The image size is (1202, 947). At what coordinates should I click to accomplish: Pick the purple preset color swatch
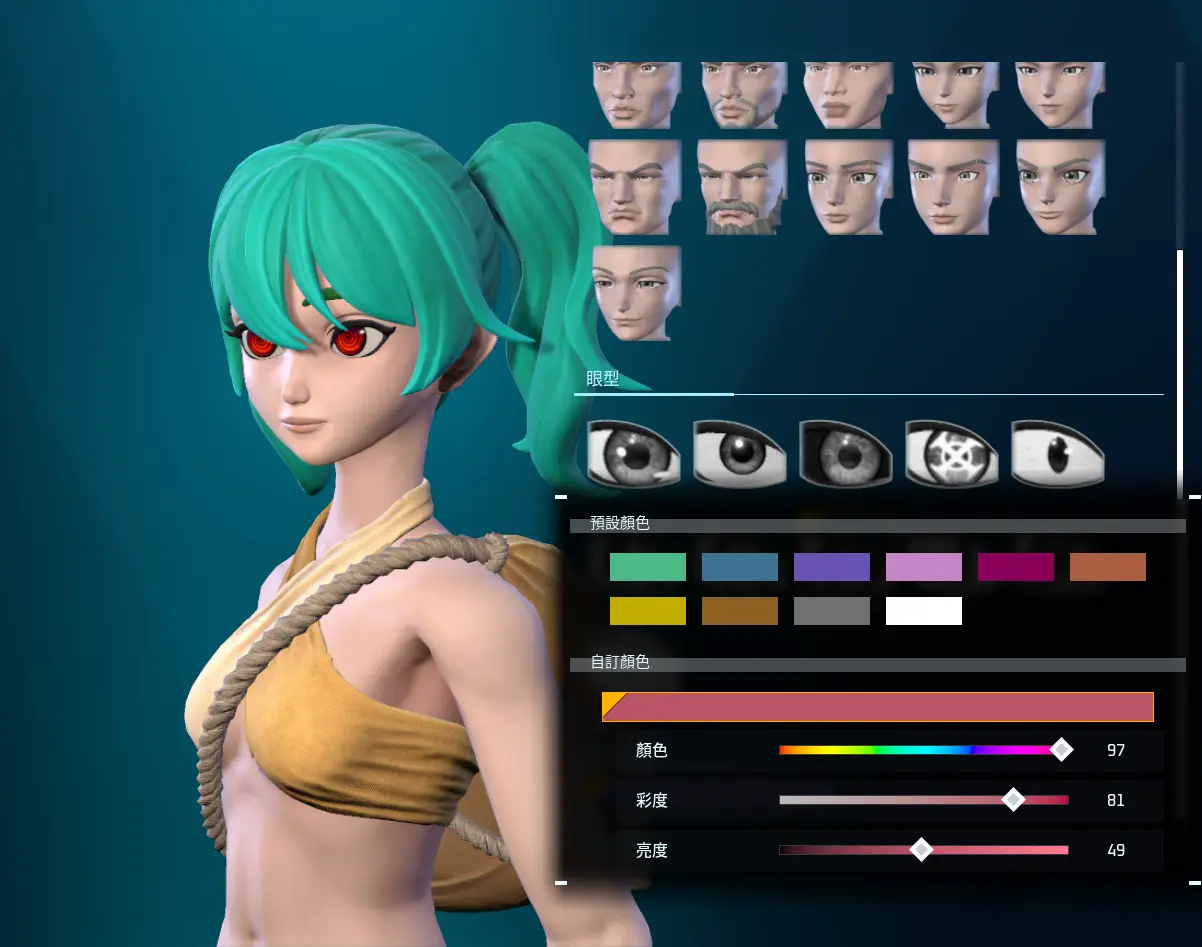[831, 567]
